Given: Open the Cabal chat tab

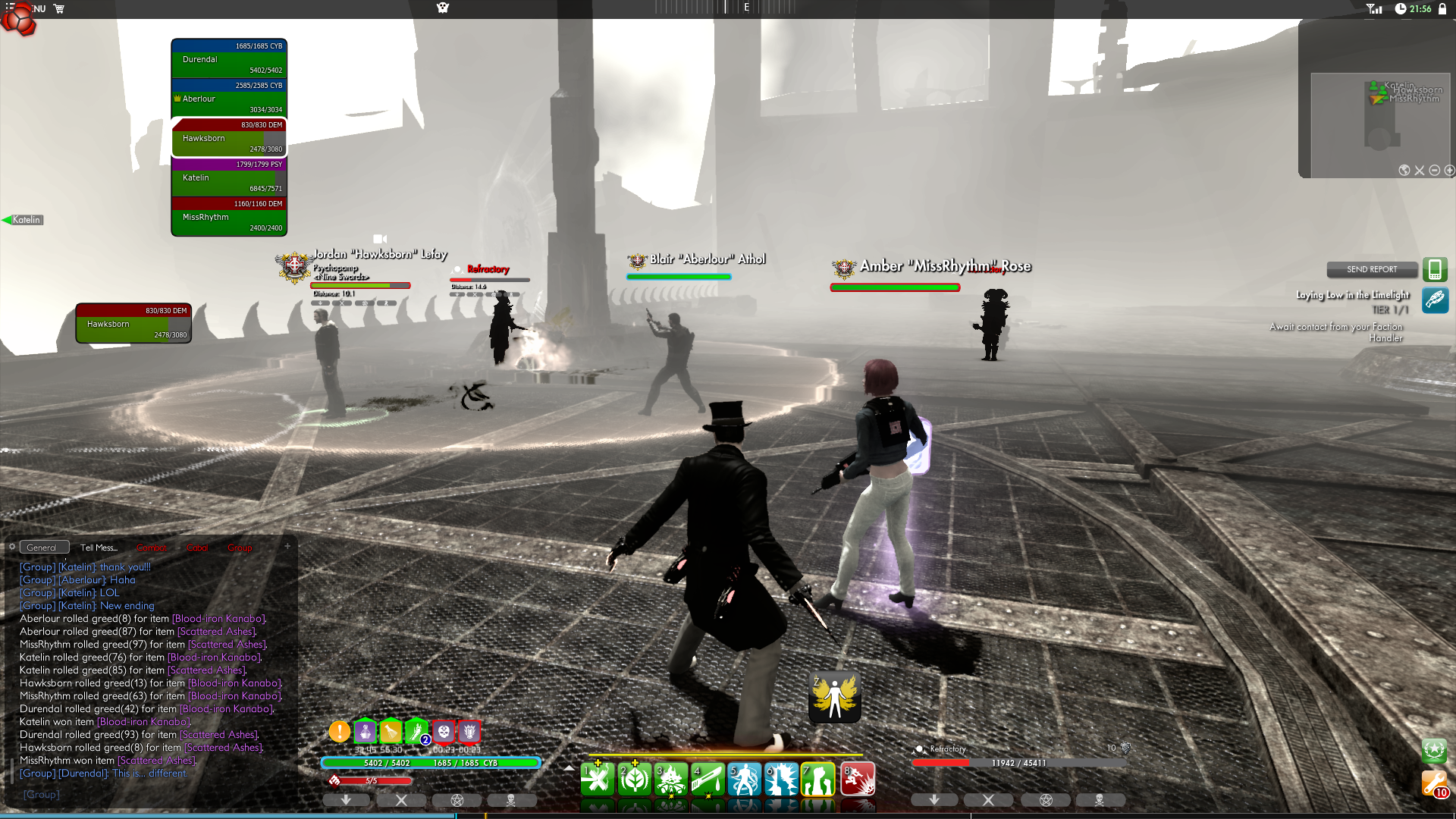Looking at the screenshot, I should click(x=197, y=548).
